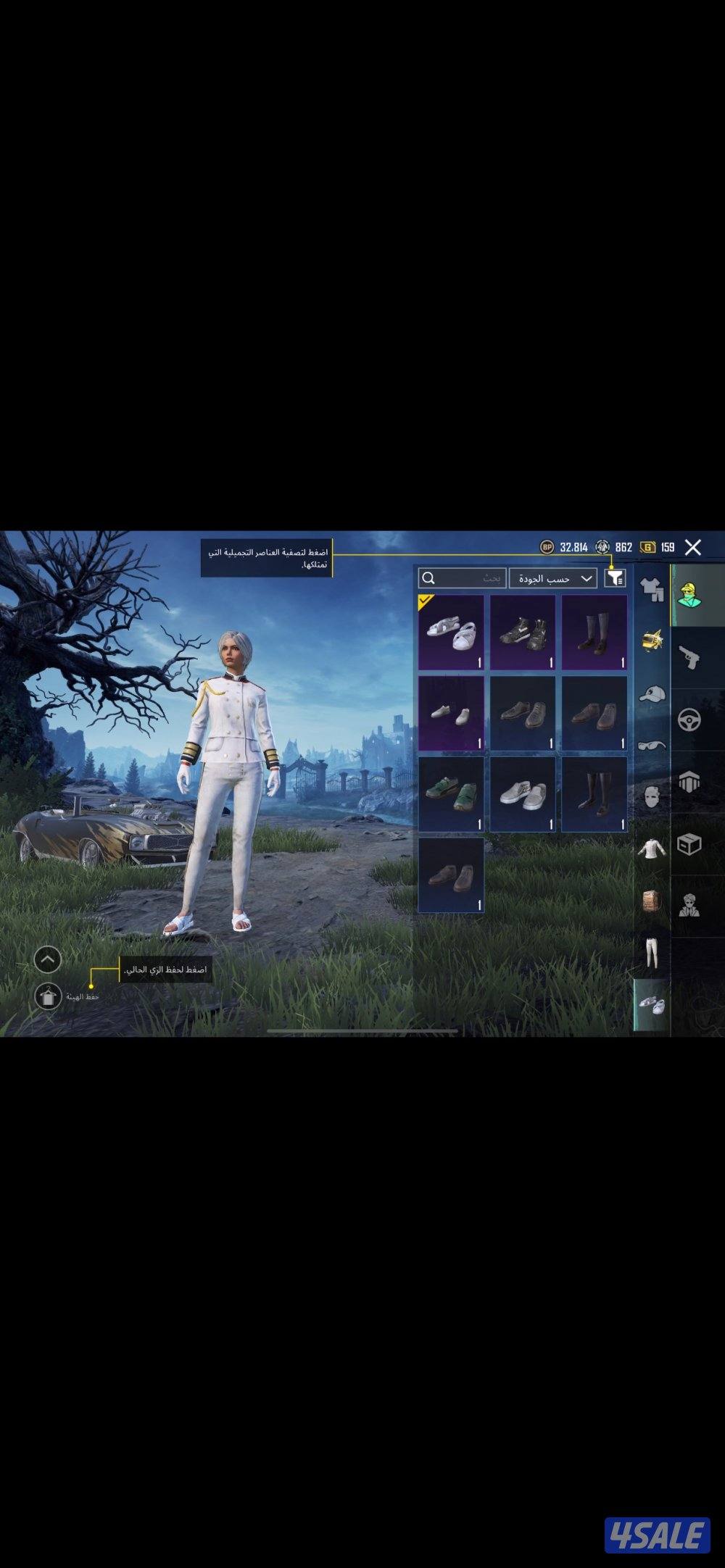725x1568 pixels.
Task: Select the grey slip-on shoes slot
Action: coord(523,793)
